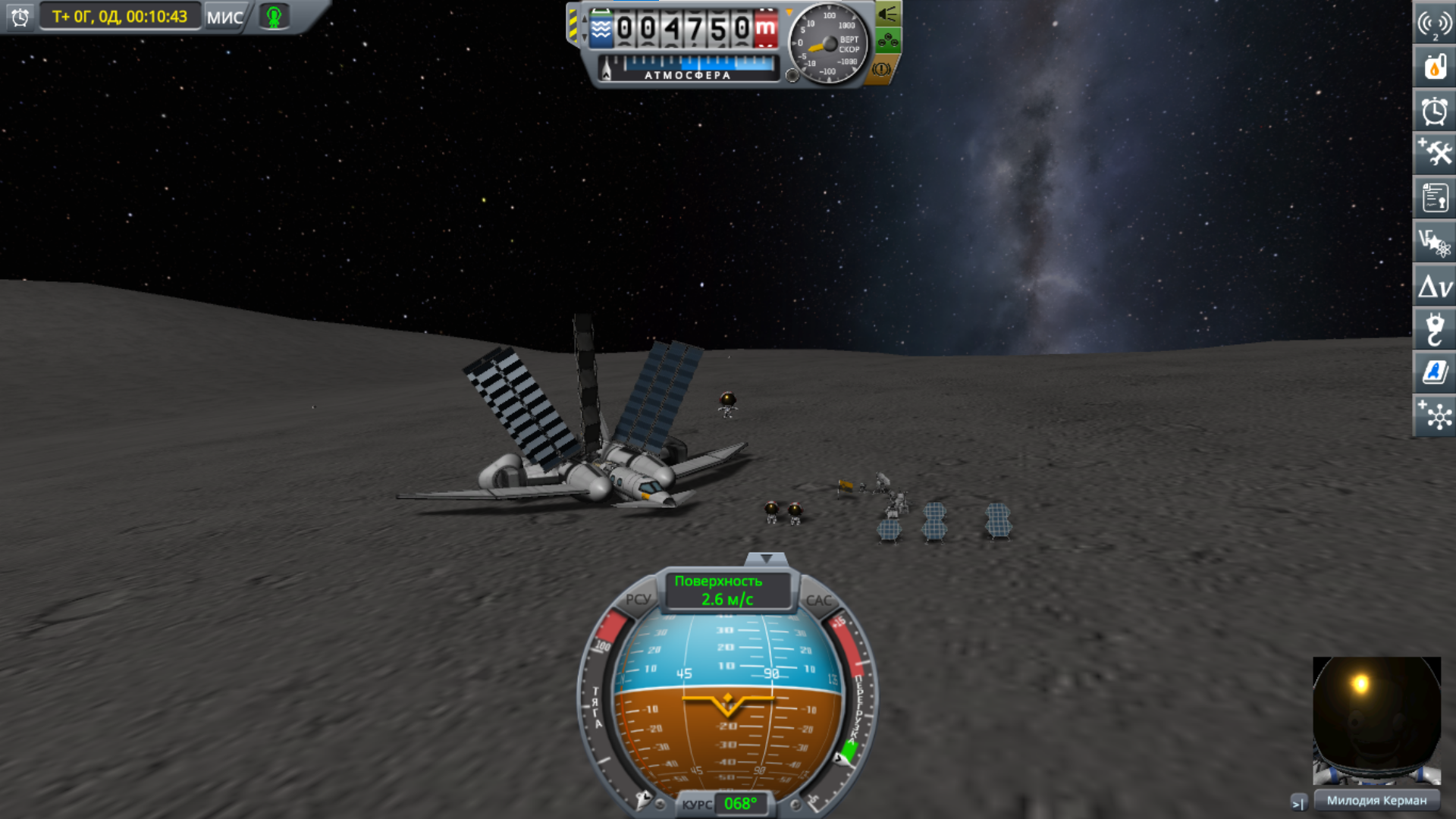1456x819 pixels.
Task: Open the delta-v Δv tool
Action: tap(1434, 287)
